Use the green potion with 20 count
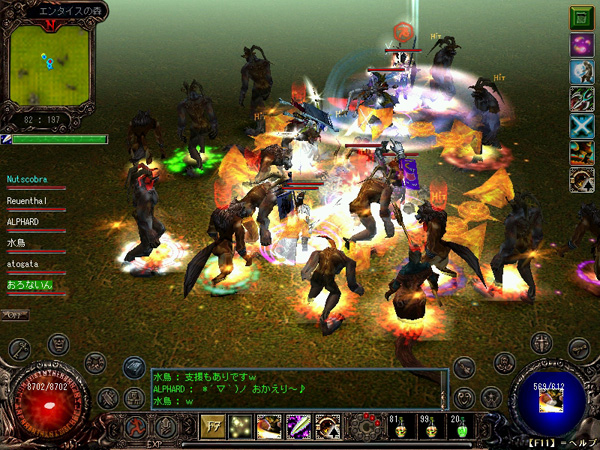 (461, 428)
